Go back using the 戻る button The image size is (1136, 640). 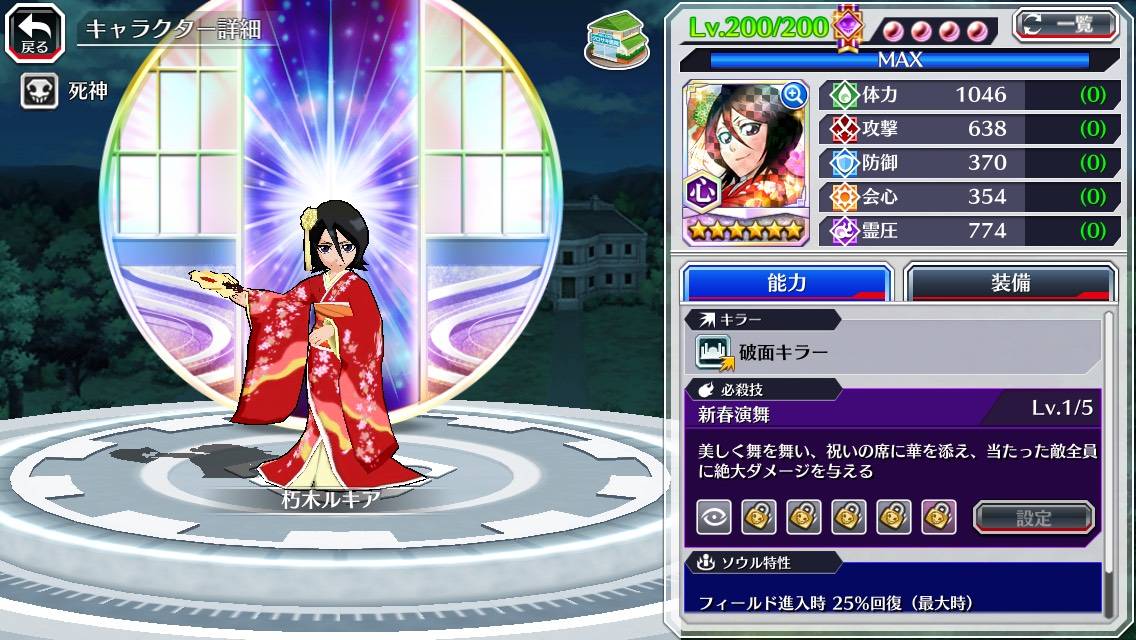[x=35, y=31]
